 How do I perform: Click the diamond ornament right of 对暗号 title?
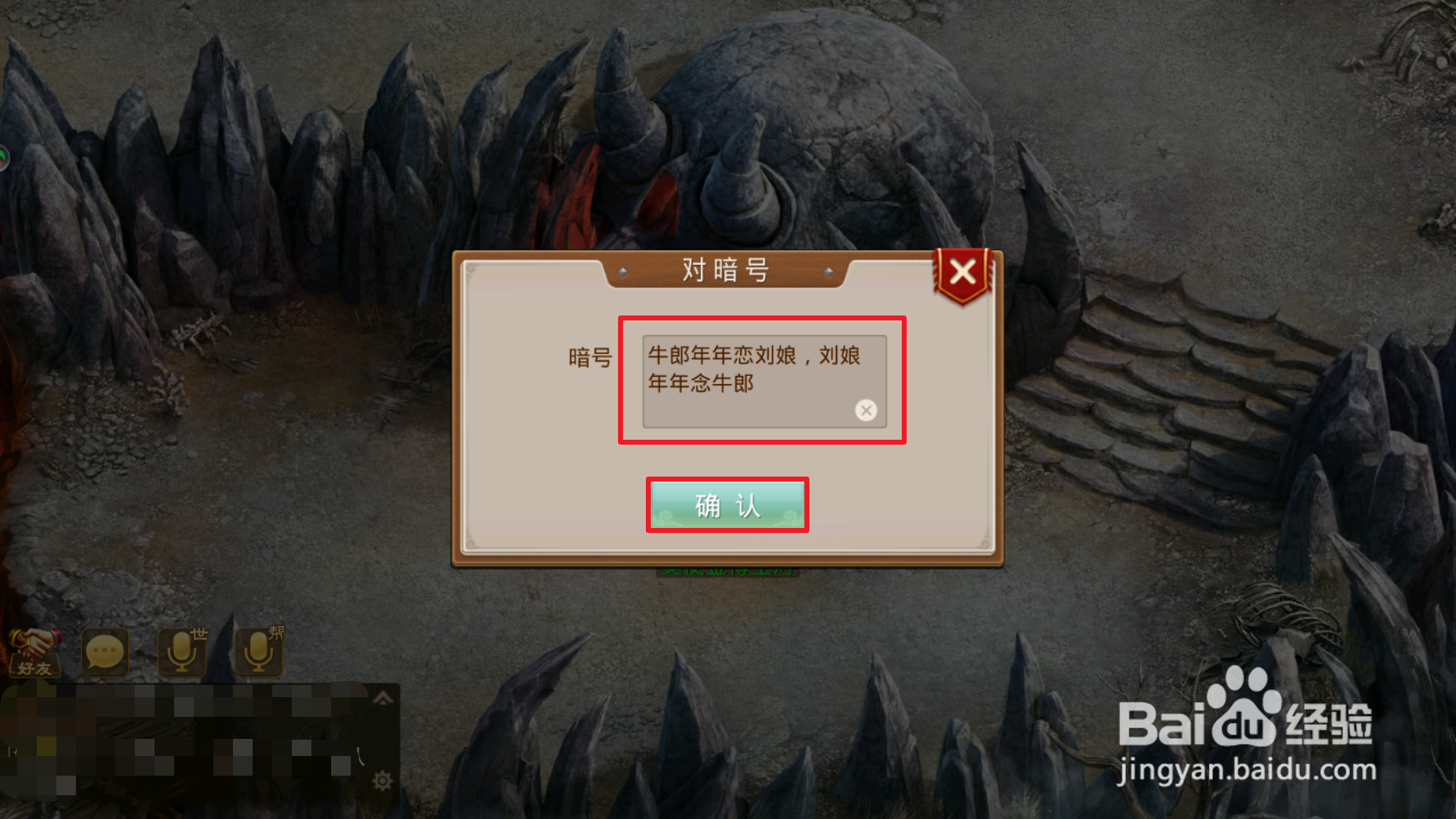(831, 271)
